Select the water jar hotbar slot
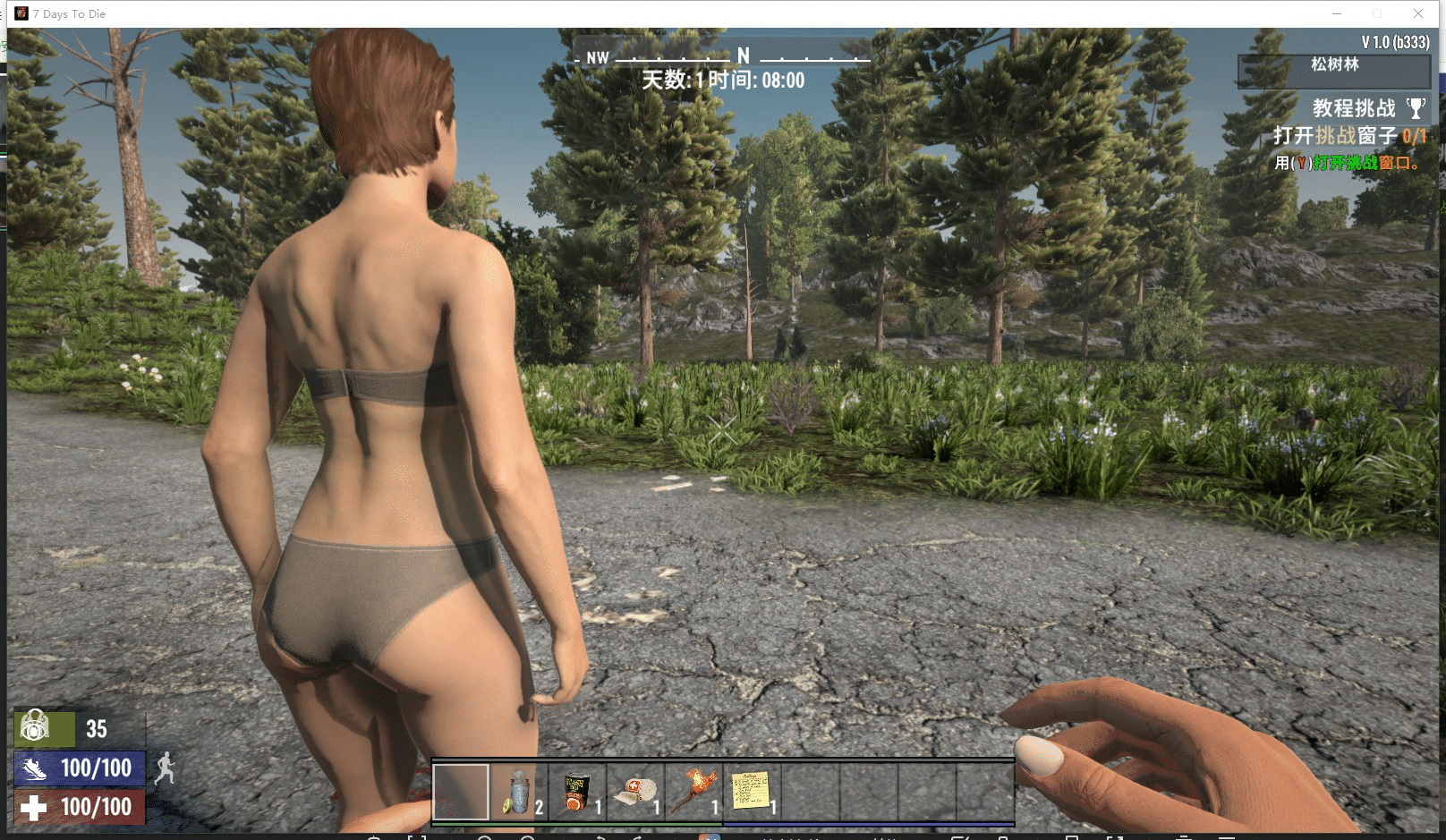1446x840 pixels. tap(519, 792)
